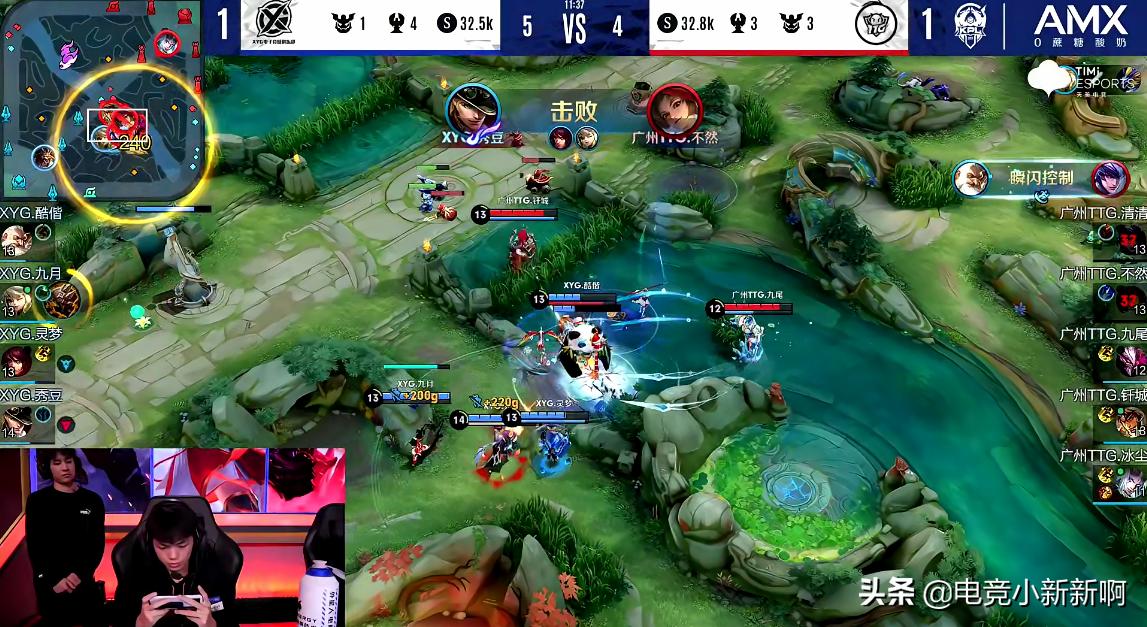Select 广州TTG.冰尘 hero portrait
The image size is (1147, 627).
coord(1131,484)
